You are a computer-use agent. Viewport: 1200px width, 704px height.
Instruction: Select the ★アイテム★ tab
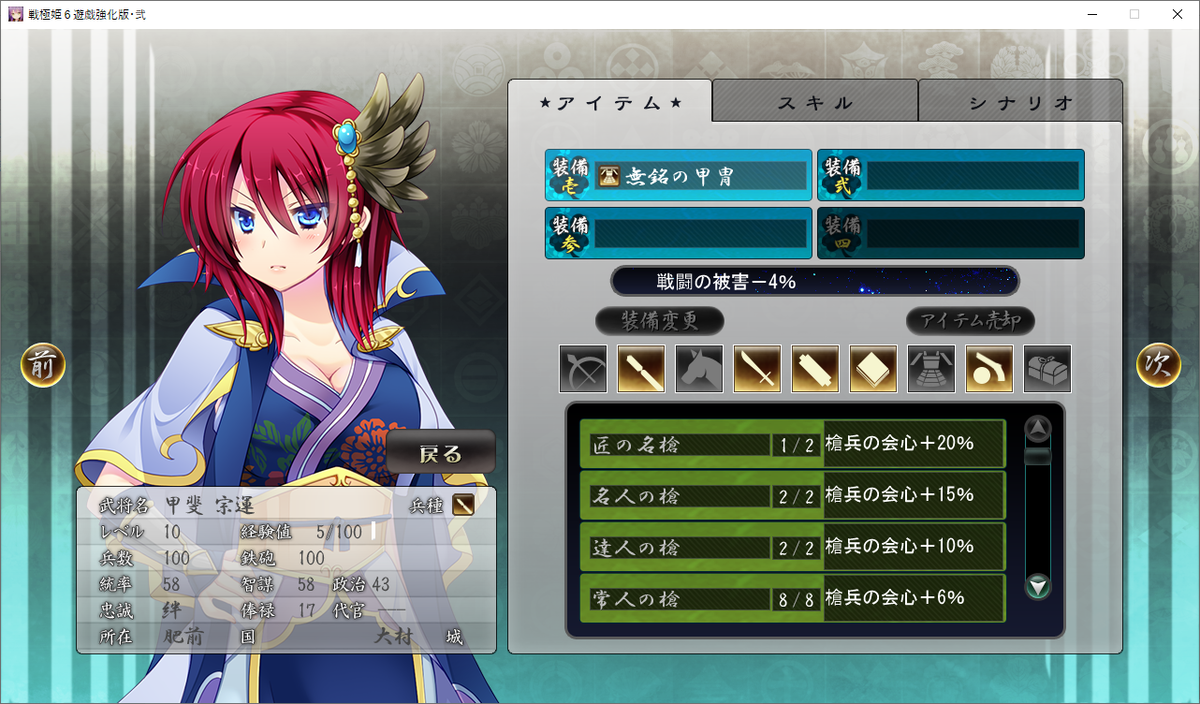tap(610, 102)
